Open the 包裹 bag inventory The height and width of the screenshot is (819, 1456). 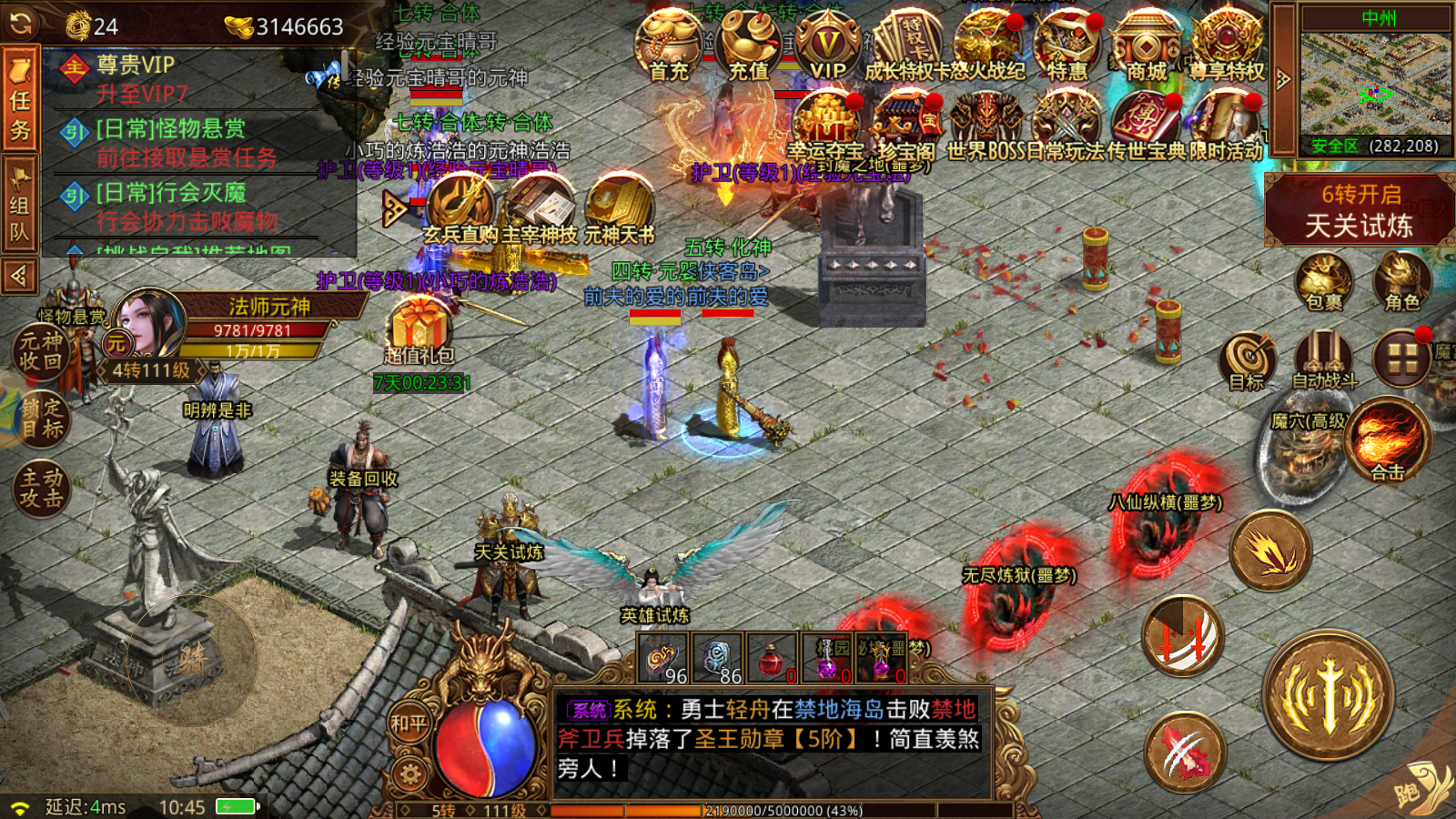tap(1324, 280)
